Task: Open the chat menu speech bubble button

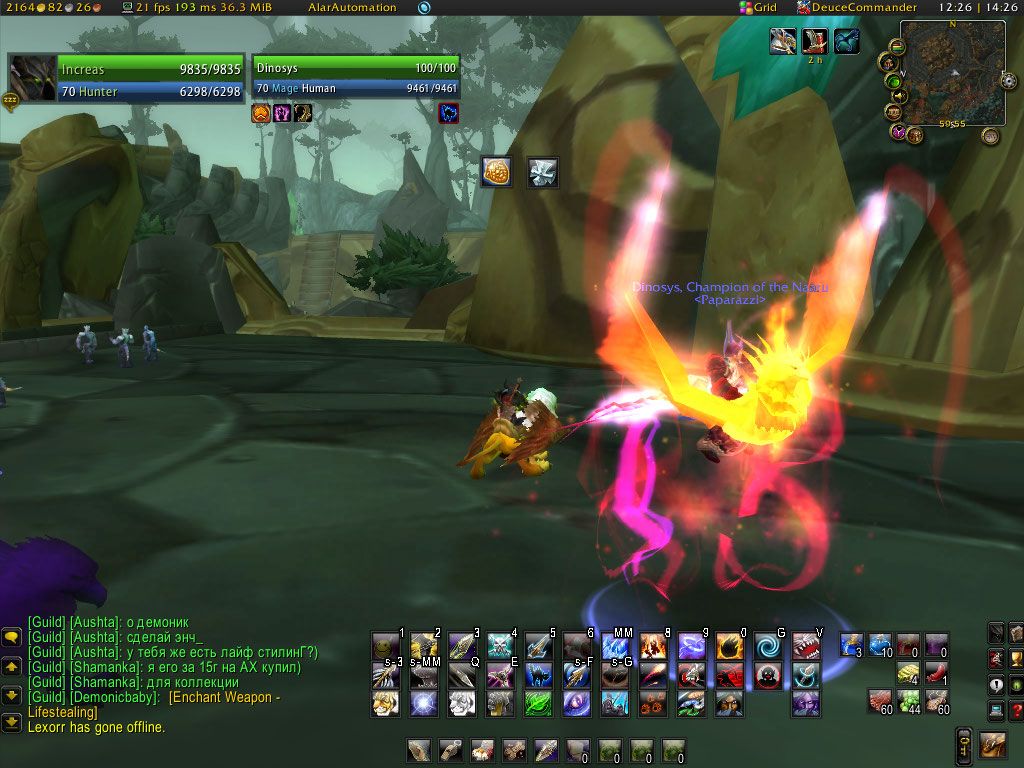Action: (x=12, y=636)
